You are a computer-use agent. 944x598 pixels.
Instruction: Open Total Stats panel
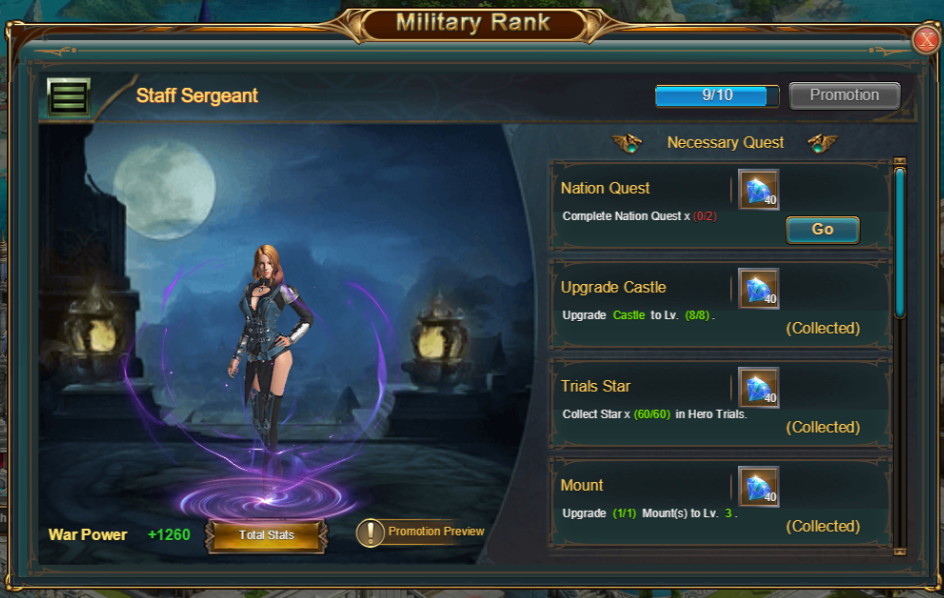[x=266, y=535]
